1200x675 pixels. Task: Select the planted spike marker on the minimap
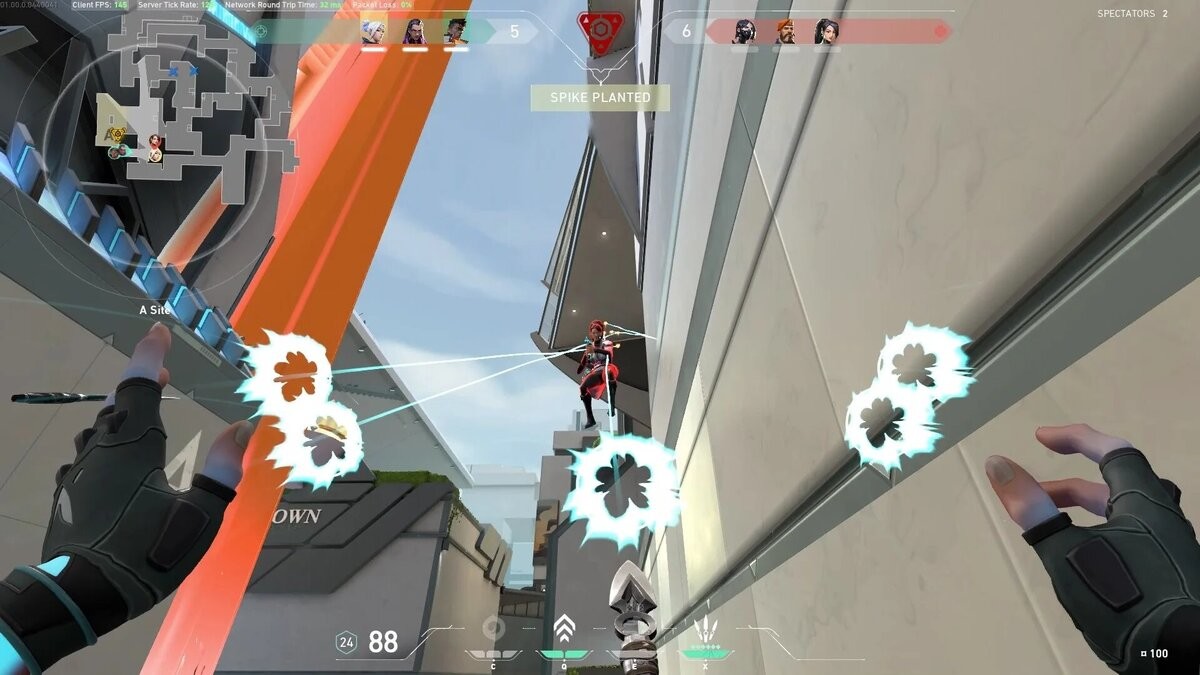[117, 134]
